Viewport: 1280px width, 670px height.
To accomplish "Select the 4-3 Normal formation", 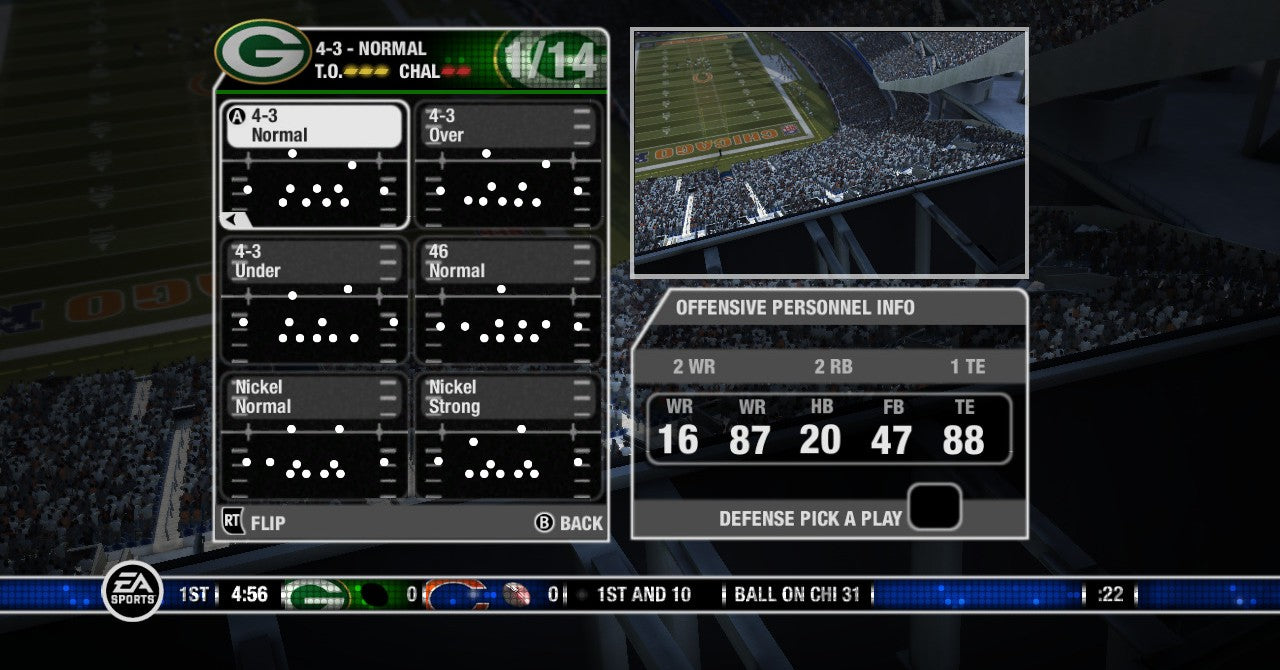I will coord(313,165).
